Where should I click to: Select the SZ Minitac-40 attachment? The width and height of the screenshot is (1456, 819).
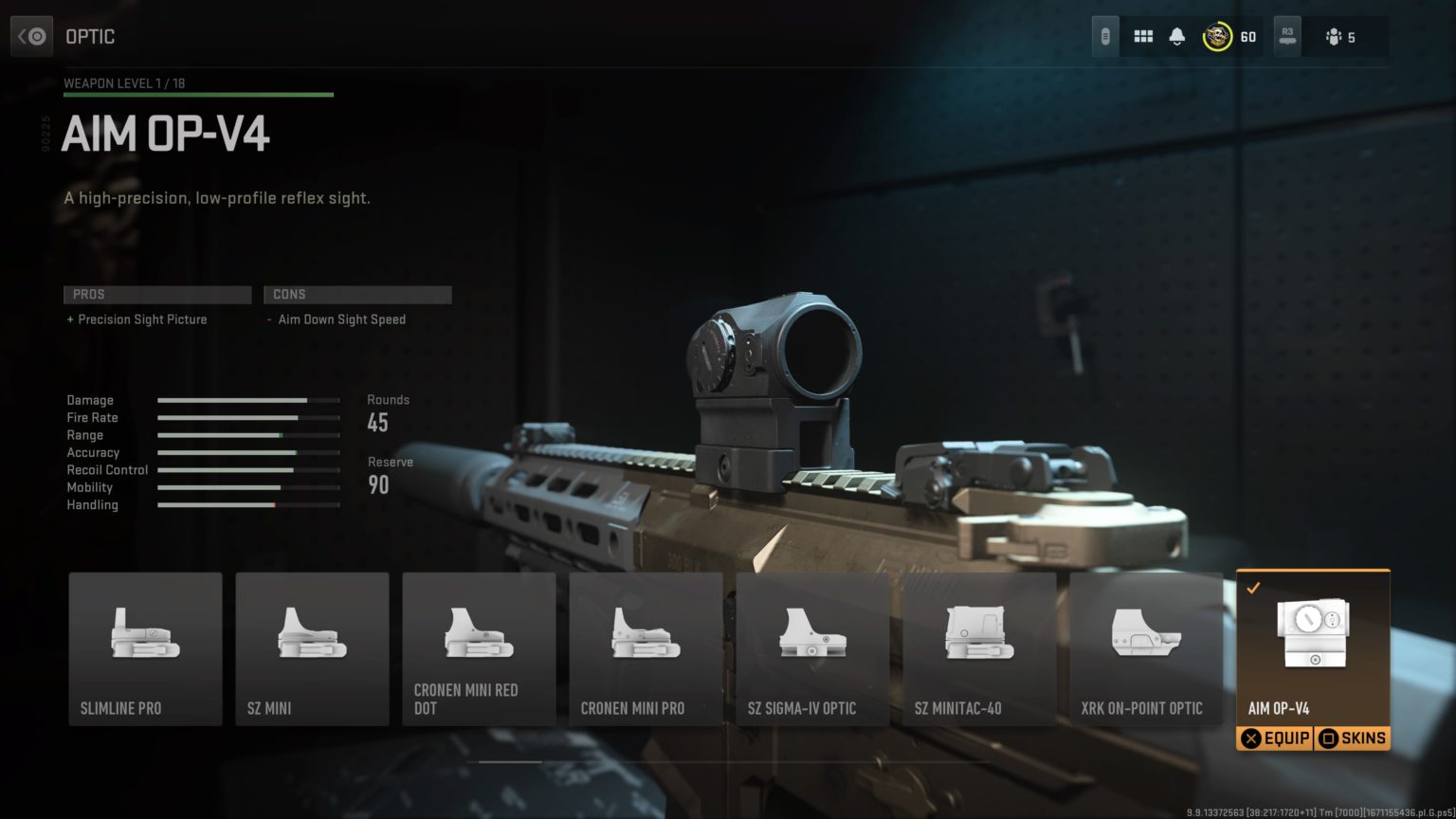[979, 649]
